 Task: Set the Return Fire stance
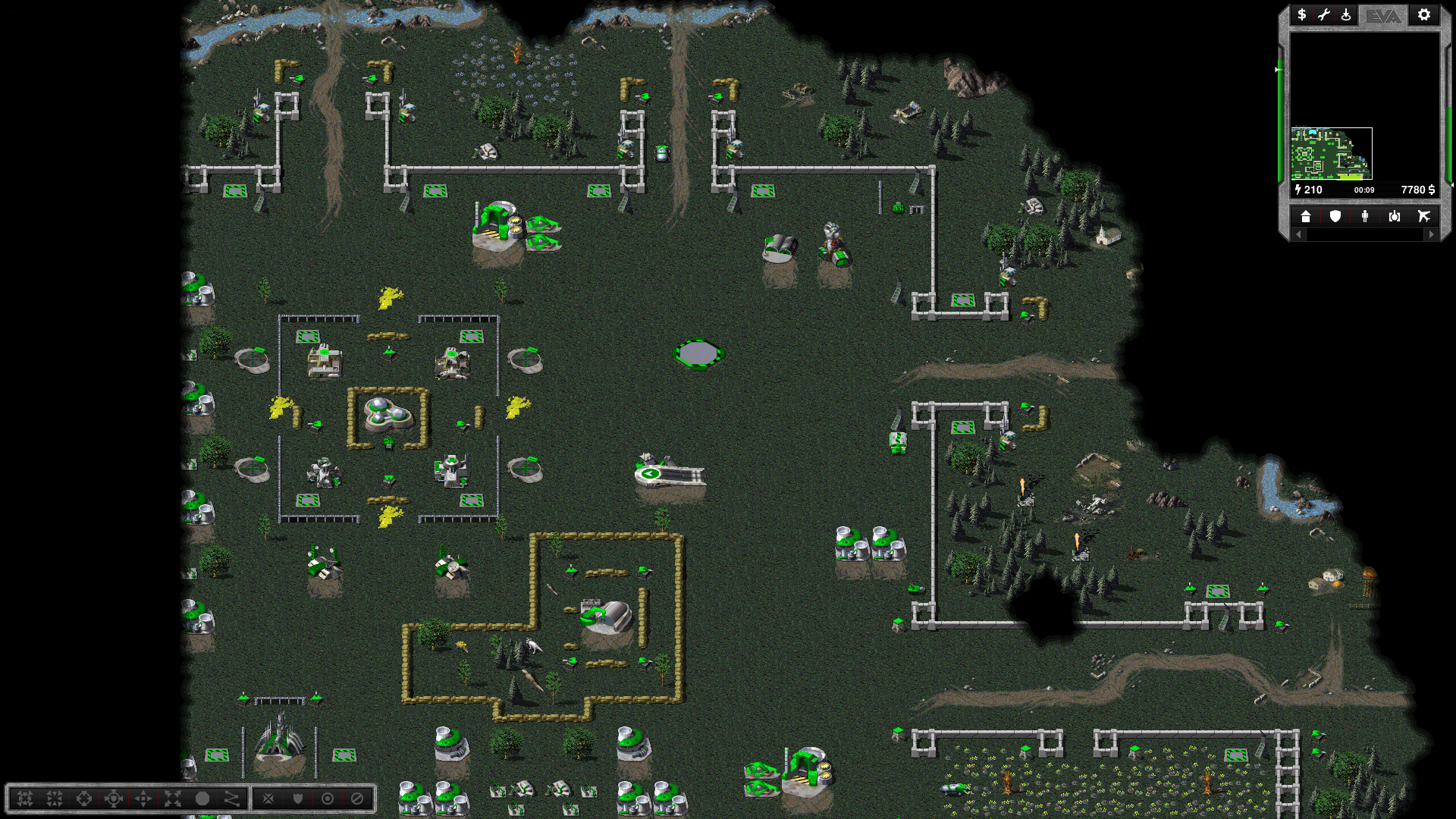[328, 799]
